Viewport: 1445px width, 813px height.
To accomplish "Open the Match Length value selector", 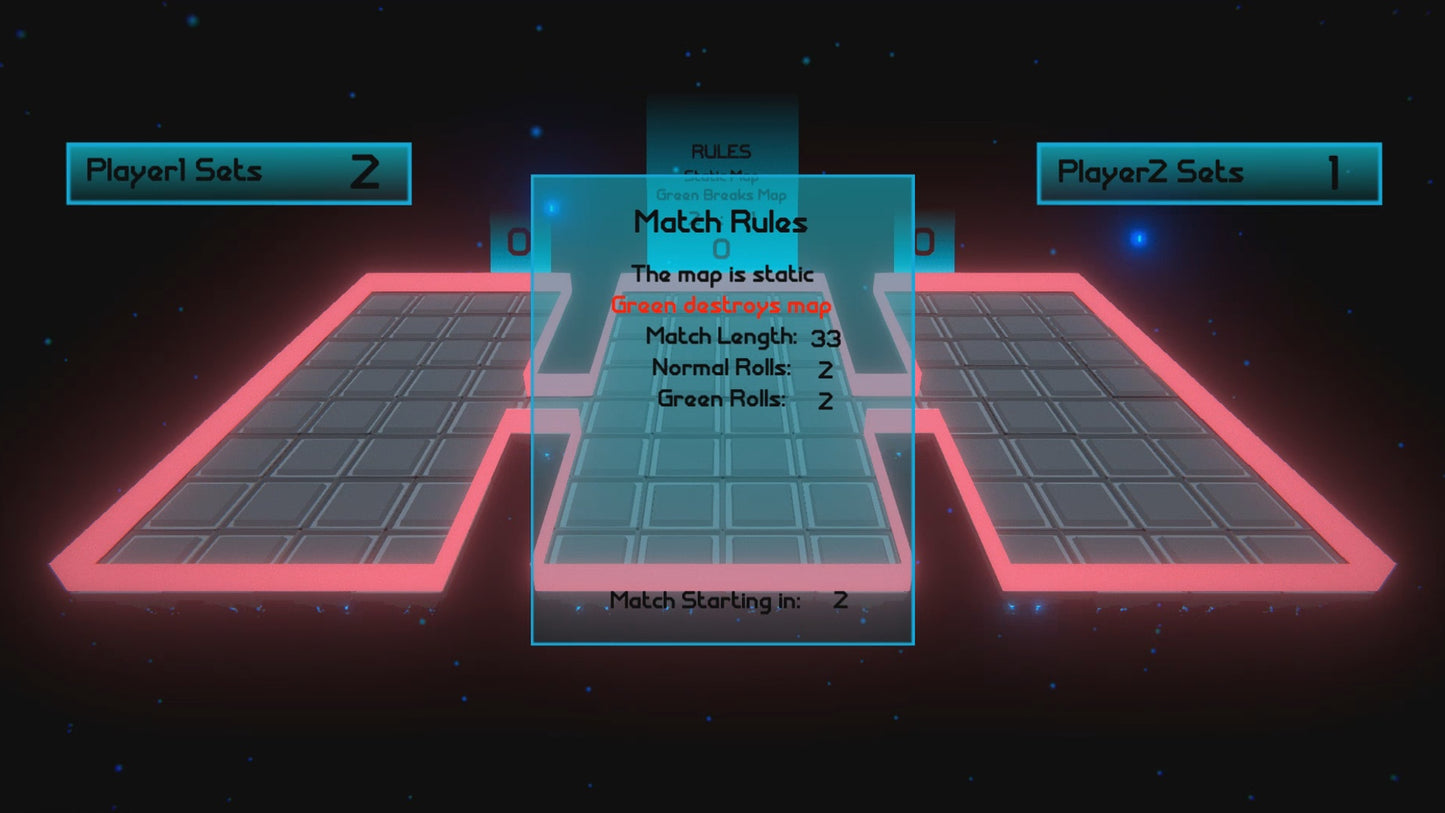I will pyautogui.click(x=825, y=338).
